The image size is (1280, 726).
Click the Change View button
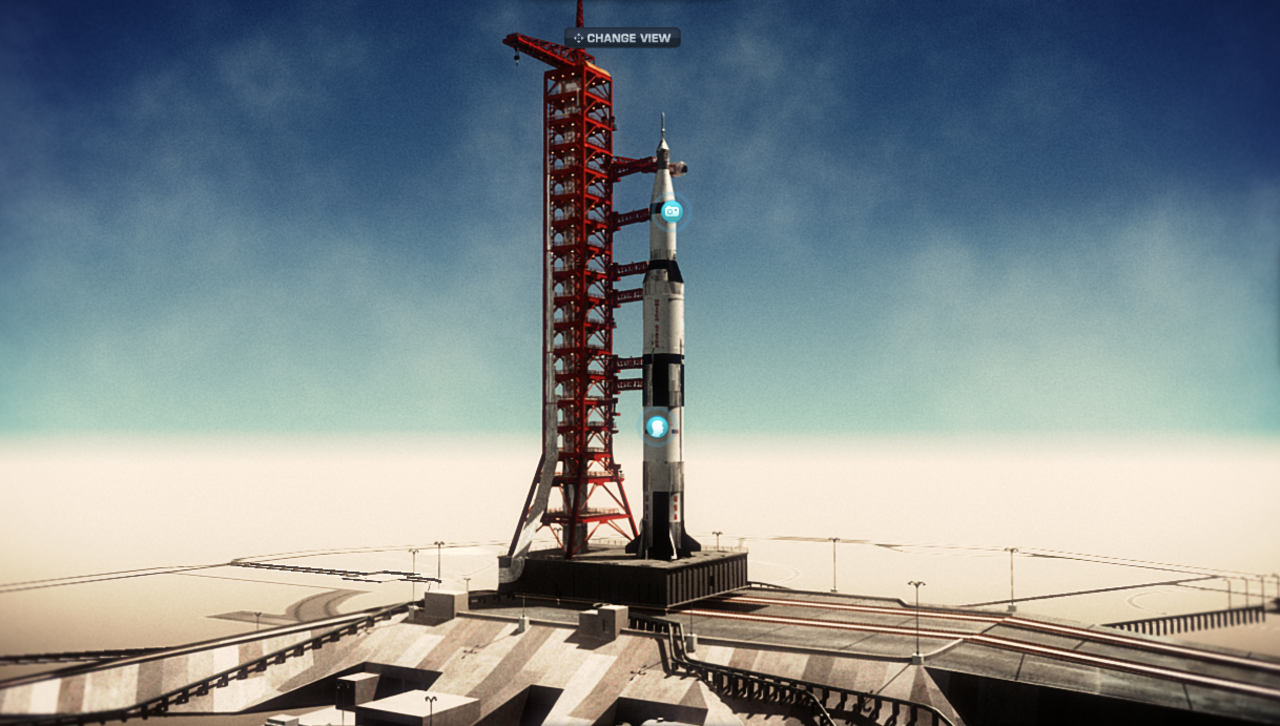pyautogui.click(x=622, y=38)
